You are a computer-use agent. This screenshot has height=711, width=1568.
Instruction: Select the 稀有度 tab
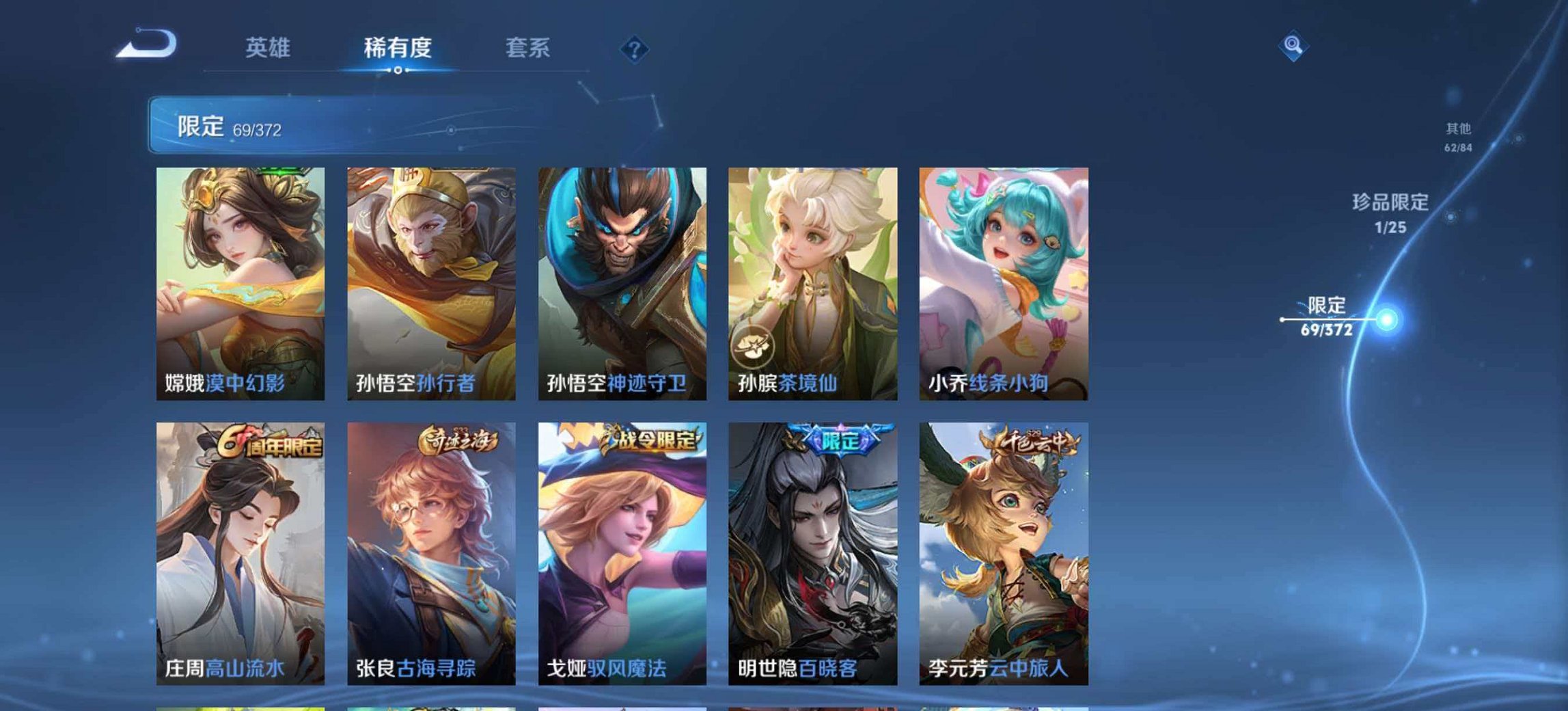tap(400, 48)
